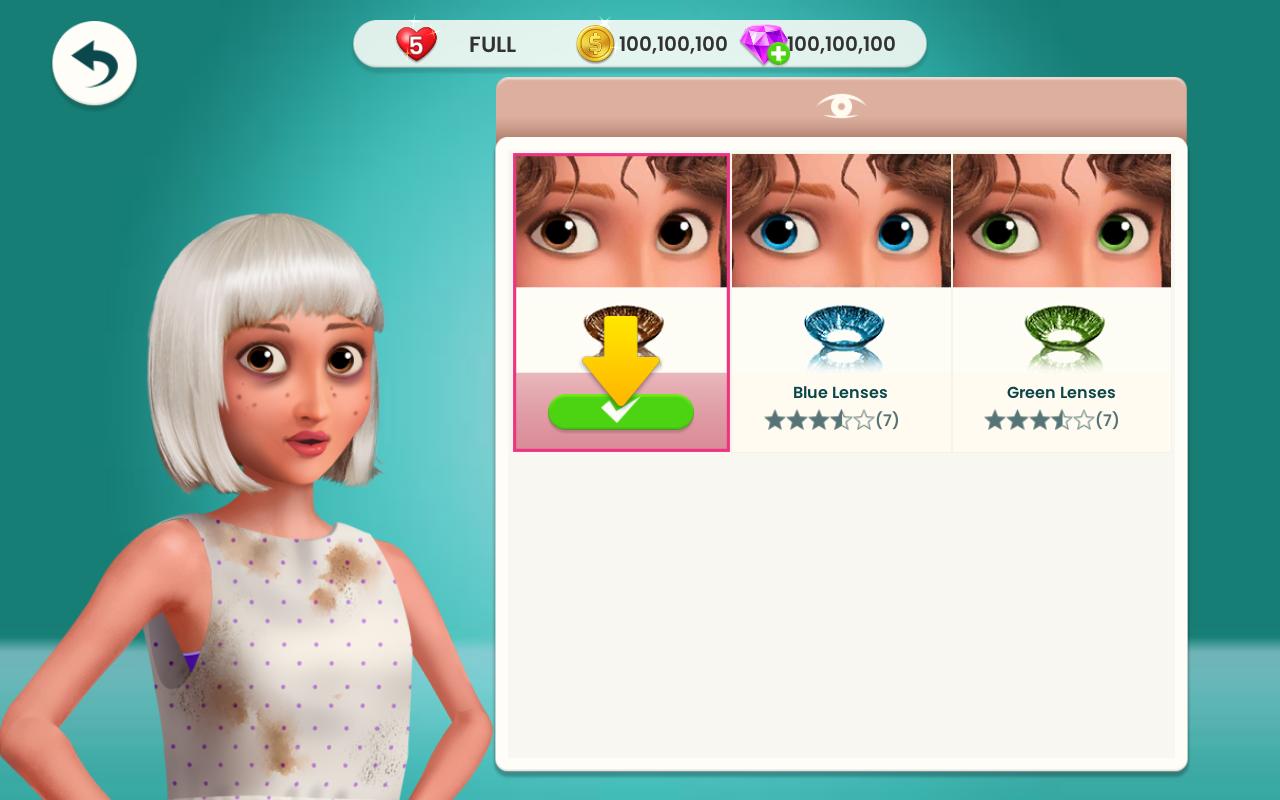Viewport: 1280px width, 800px height.
Task: Click the heart lives icon
Action: click(416, 43)
